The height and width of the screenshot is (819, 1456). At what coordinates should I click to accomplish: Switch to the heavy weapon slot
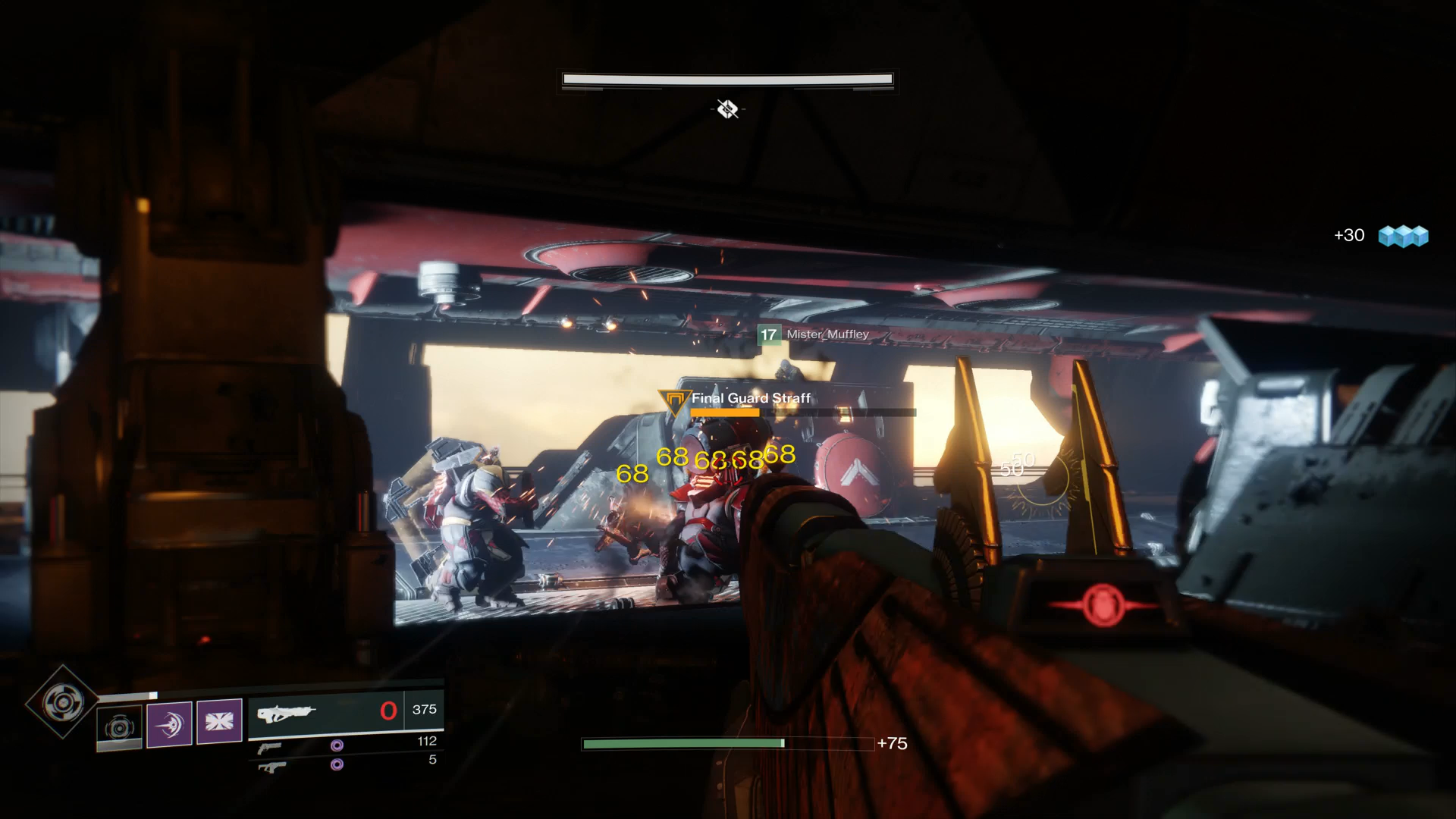[x=271, y=767]
